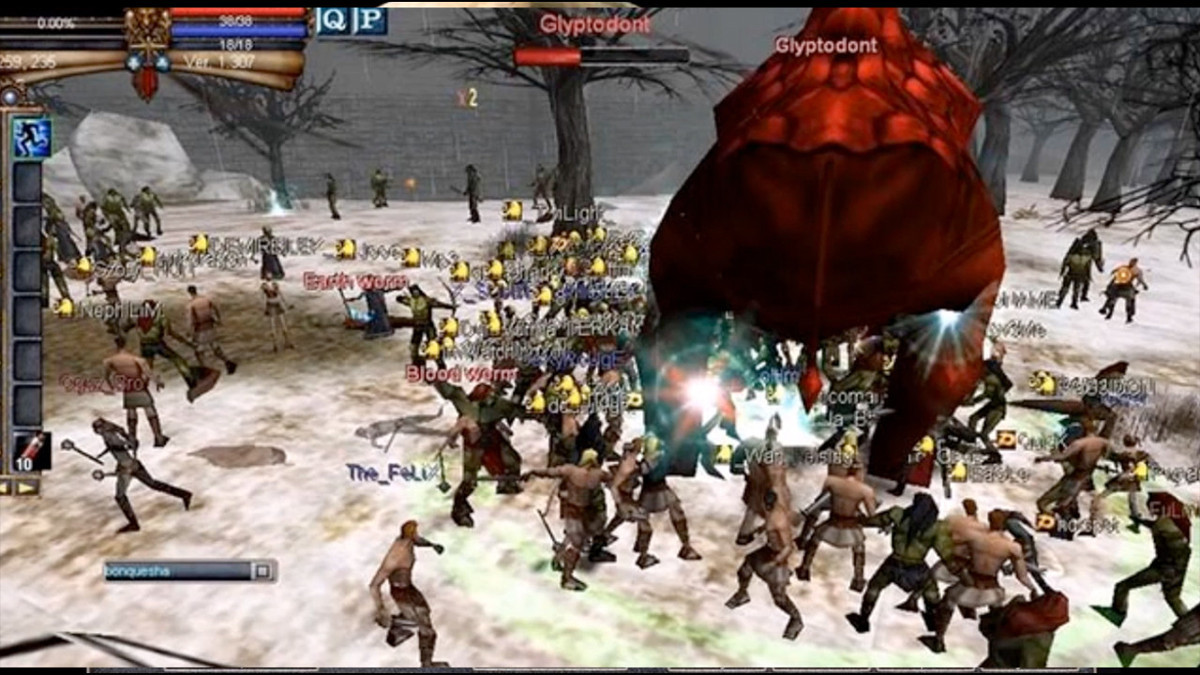Image resolution: width=1200 pixels, height=675 pixels.
Task: Click the round orb button above the skill bar
Action: (11, 96)
